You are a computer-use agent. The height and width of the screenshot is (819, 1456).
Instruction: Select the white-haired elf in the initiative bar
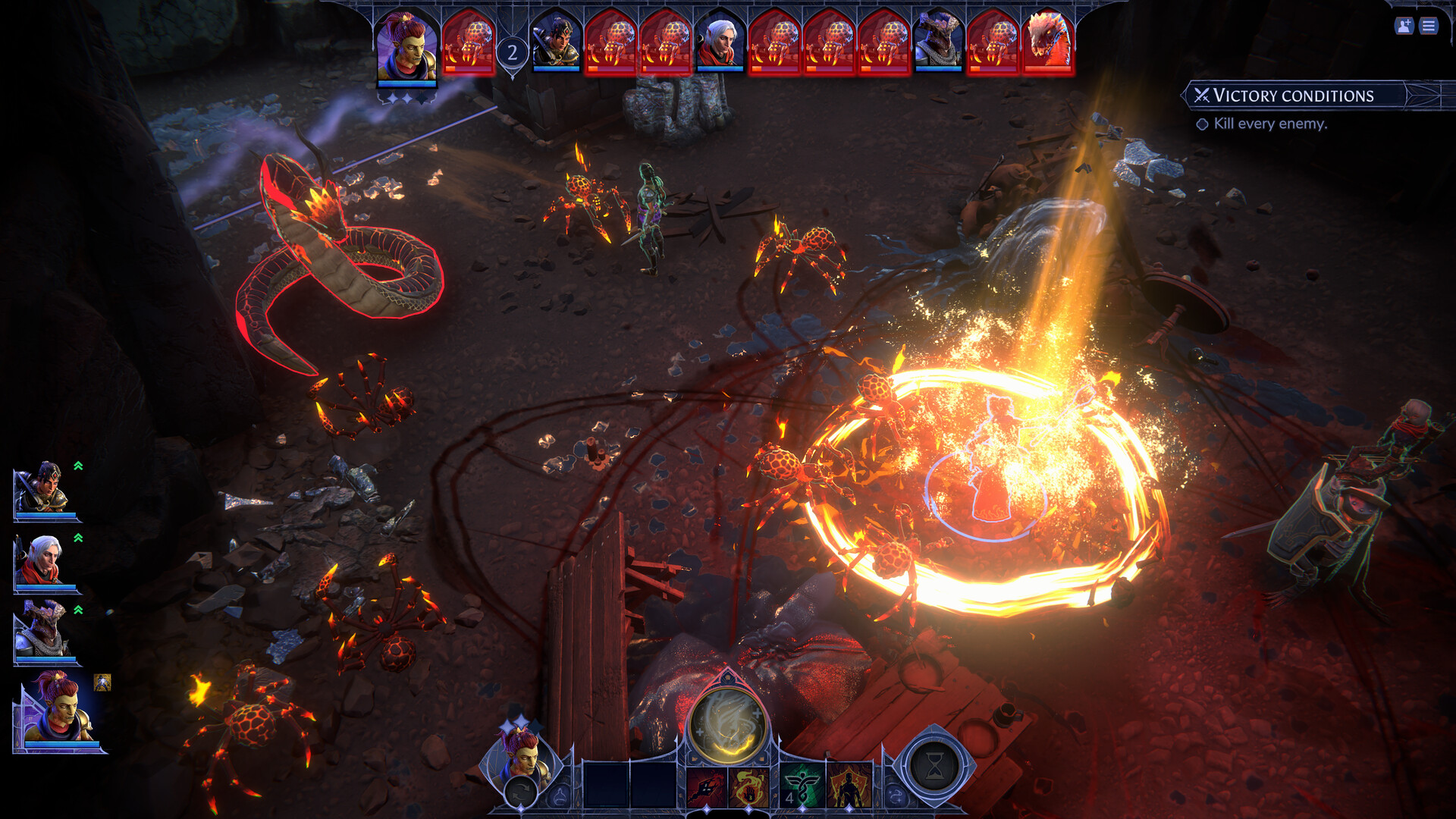720,42
